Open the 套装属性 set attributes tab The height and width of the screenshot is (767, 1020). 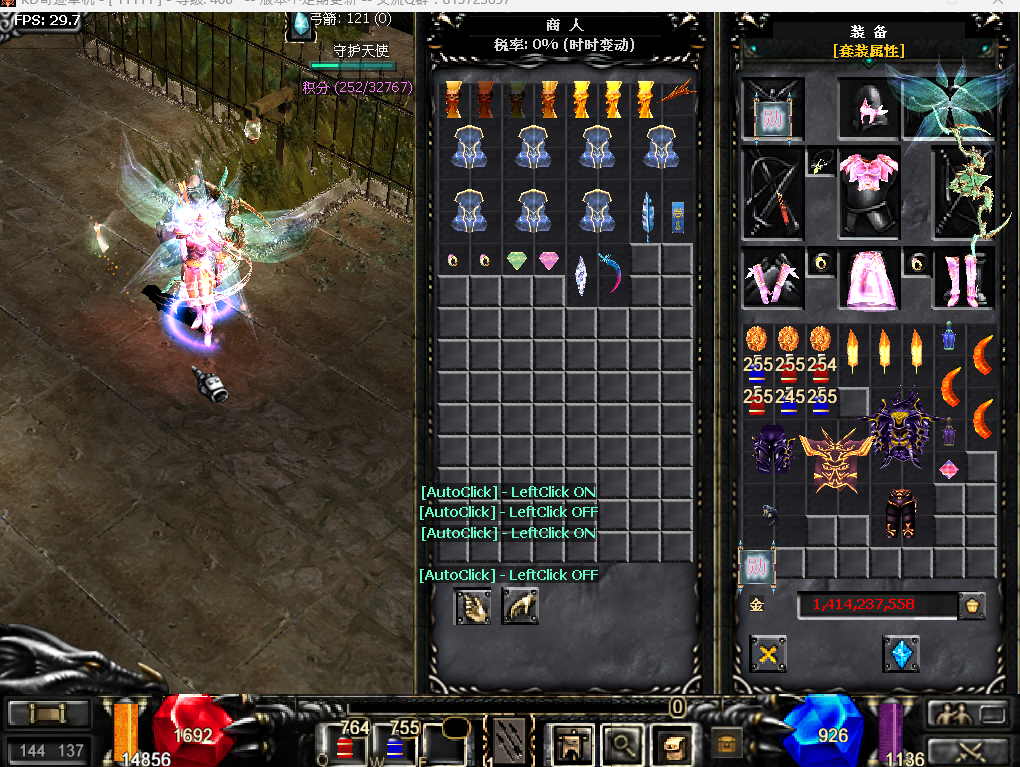pyautogui.click(x=868, y=50)
